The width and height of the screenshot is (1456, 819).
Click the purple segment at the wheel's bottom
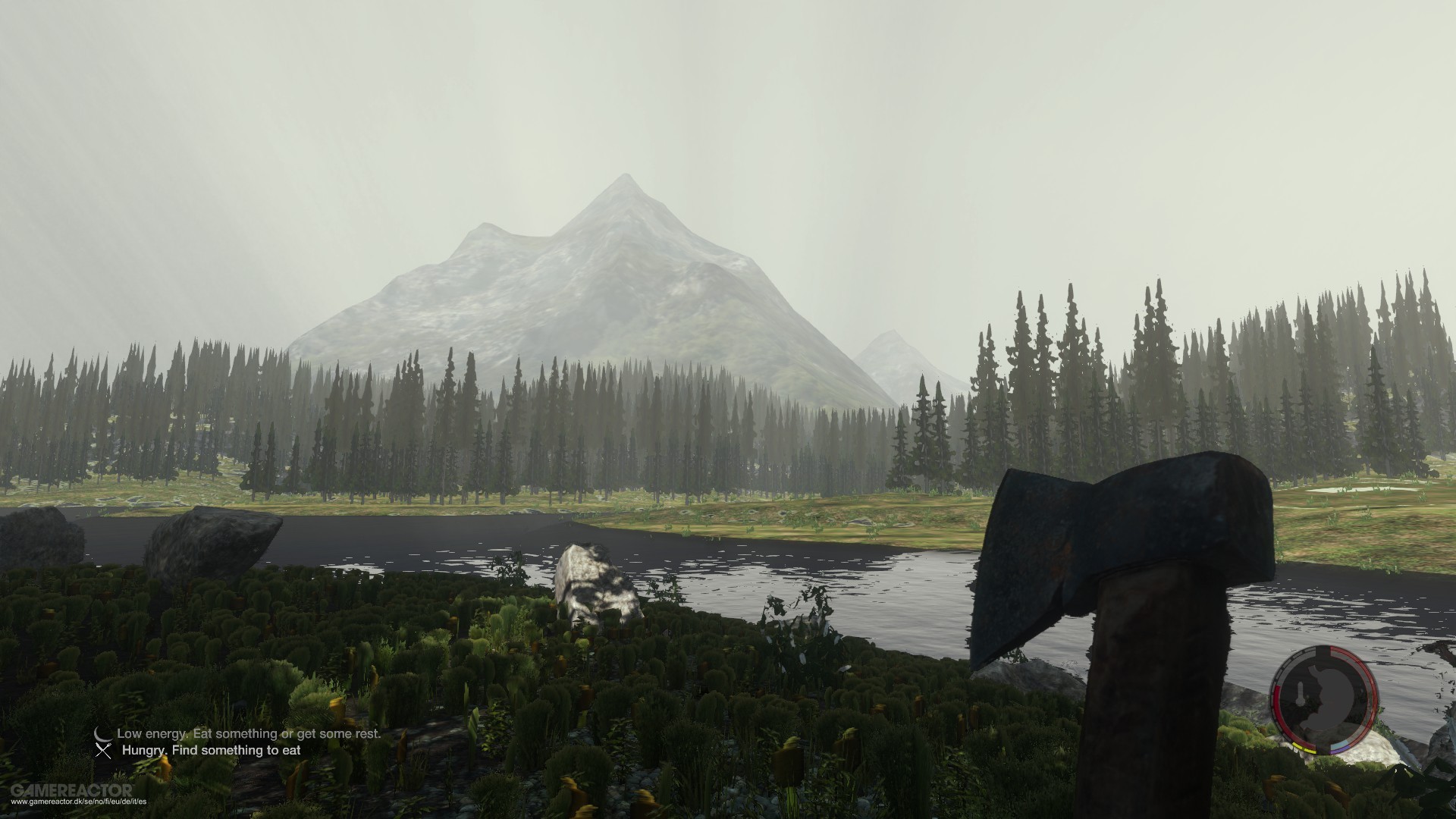click(x=1338, y=751)
